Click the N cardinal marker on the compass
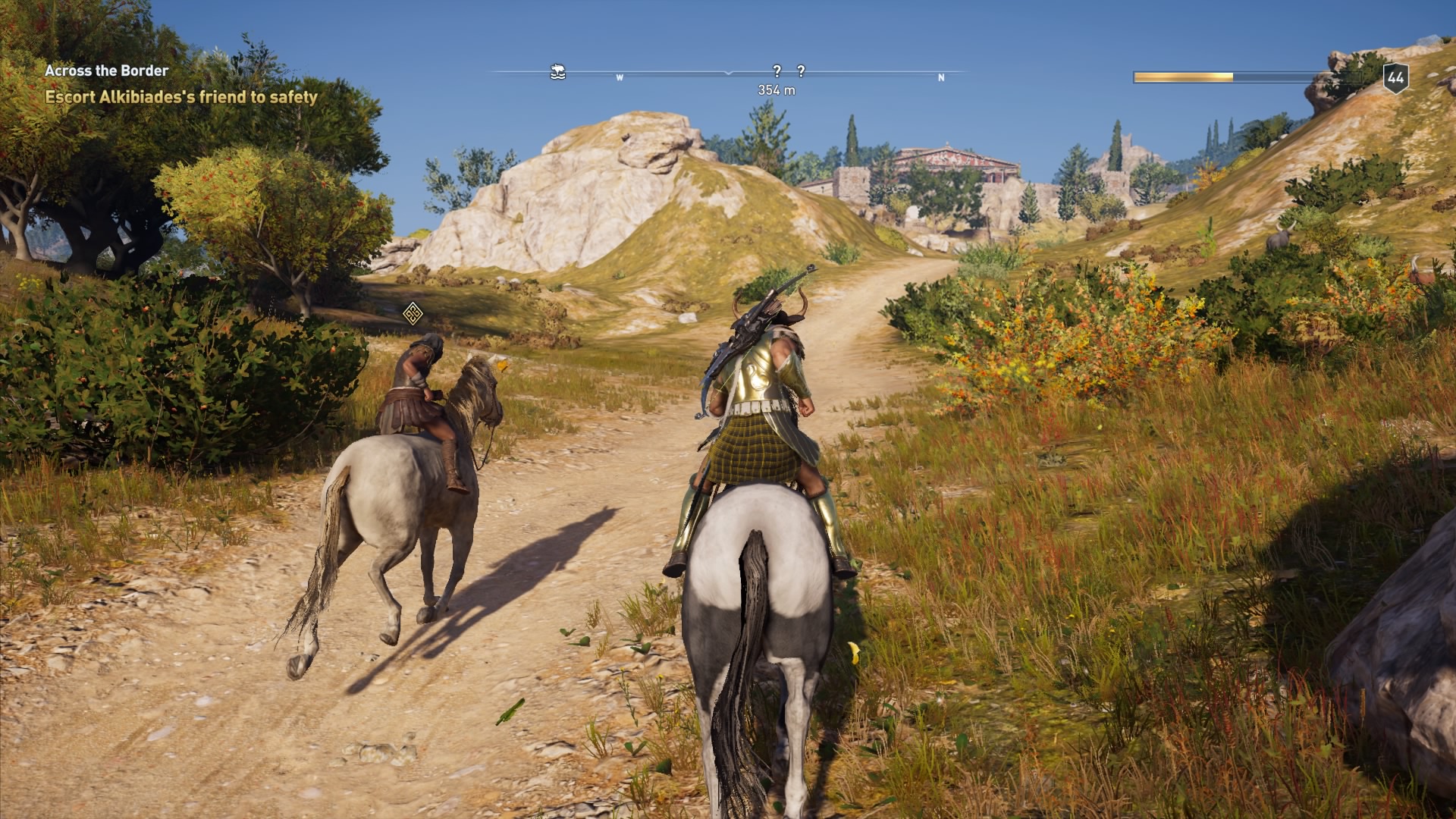The height and width of the screenshot is (819, 1456). [x=940, y=77]
